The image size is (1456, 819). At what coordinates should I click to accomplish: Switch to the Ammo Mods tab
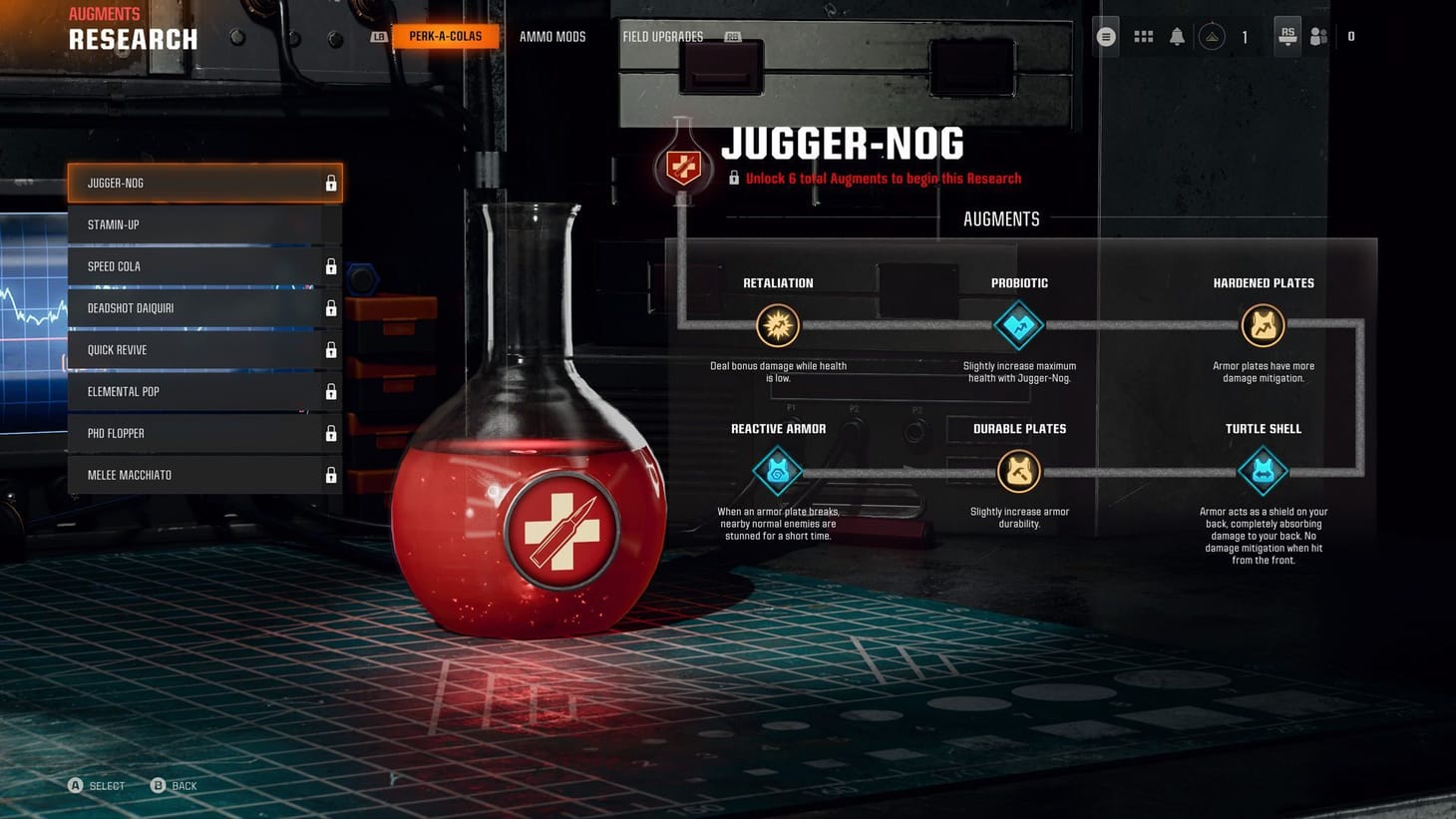(552, 36)
